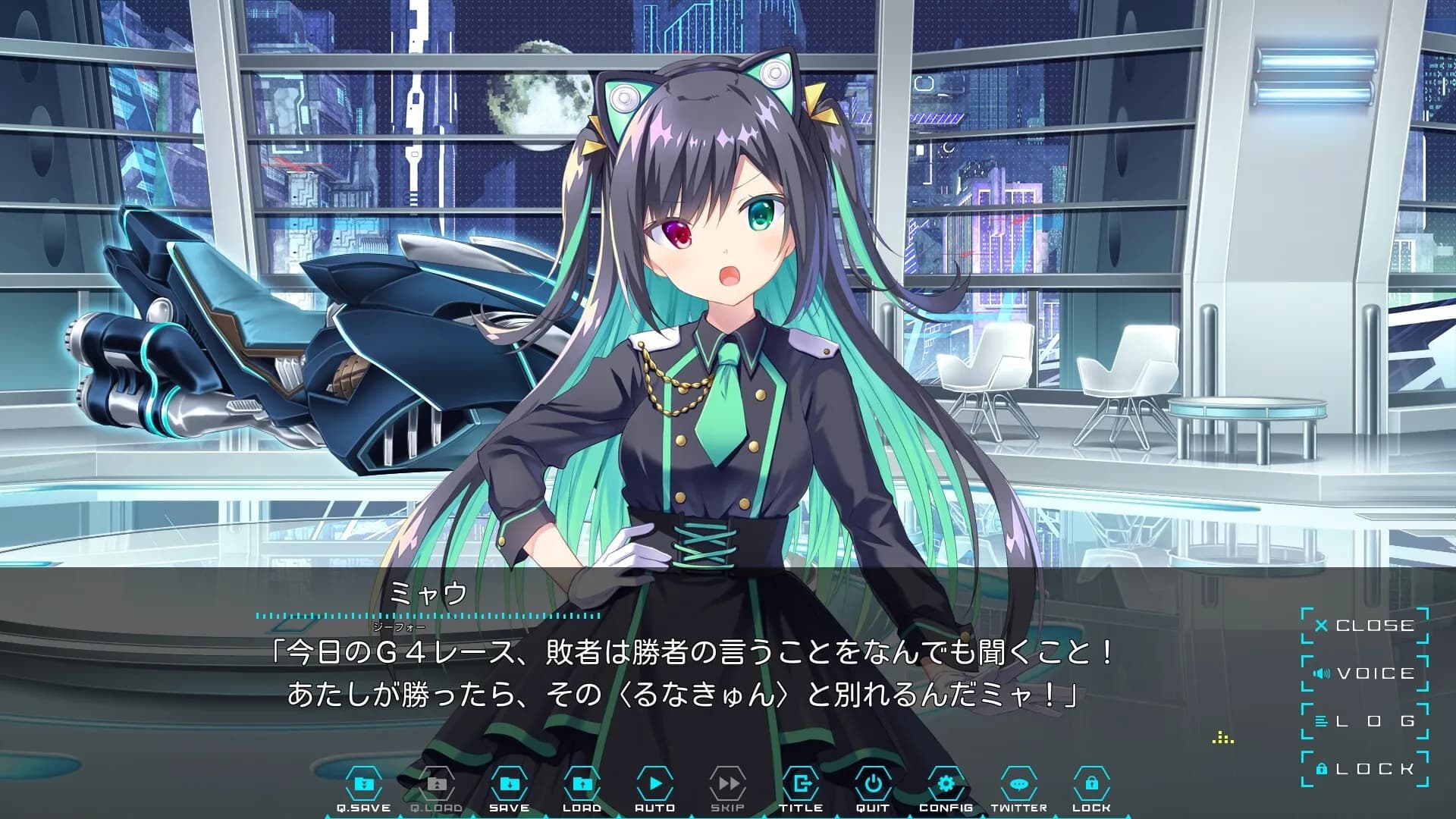The width and height of the screenshot is (1456, 819).
Task: Share via the TWITTER speech-bubble icon
Action: [x=1018, y=785]
